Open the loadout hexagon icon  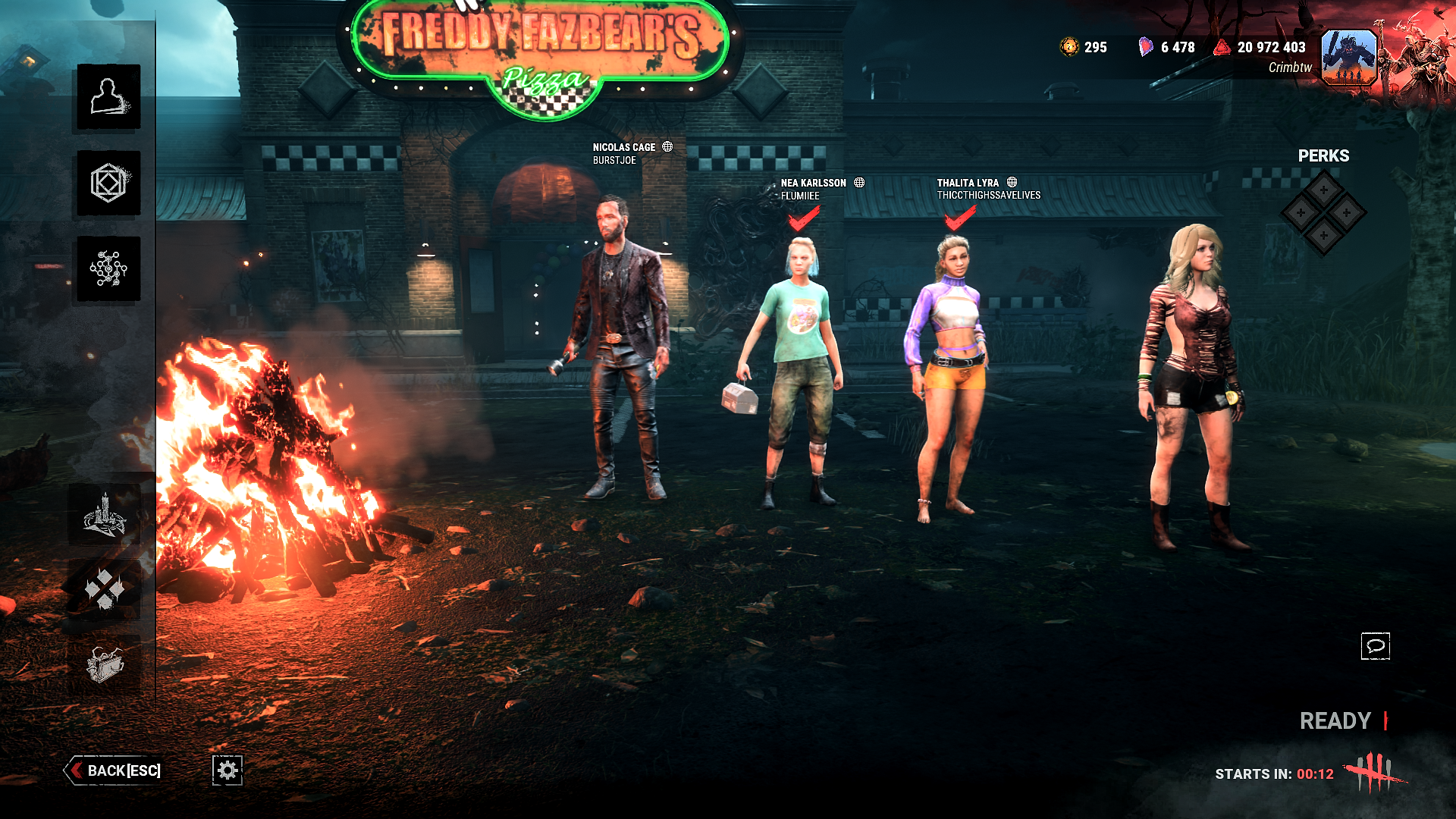[x=108, y=182]
